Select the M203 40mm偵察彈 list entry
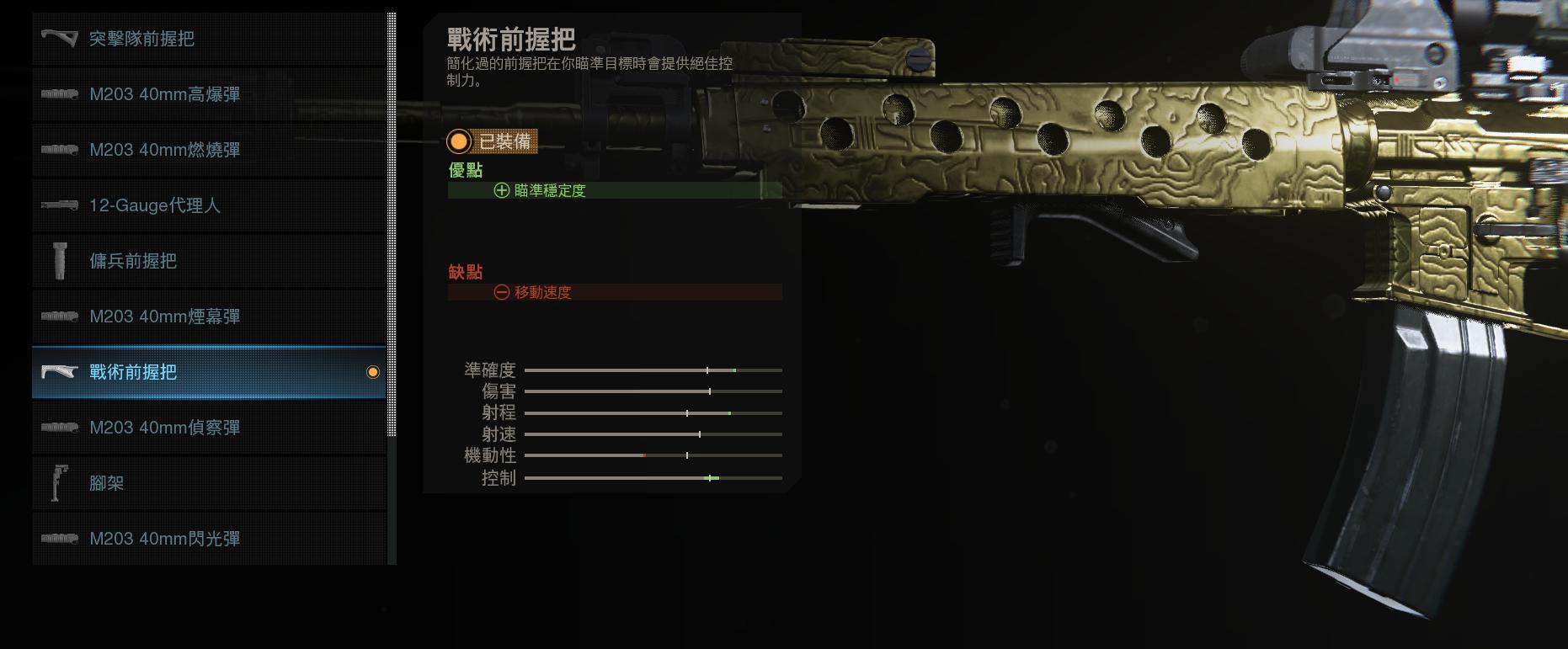 pos(165,427)
